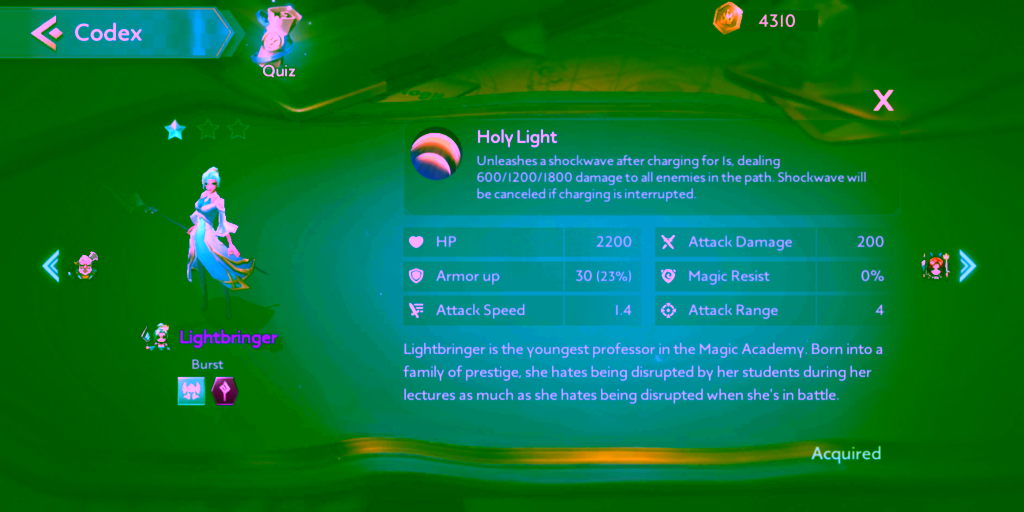Viewport: 1024px width, 512px height.
Task: Show the previous hero with left arrow
Action: pyautogui.click(x=51, y=265)
